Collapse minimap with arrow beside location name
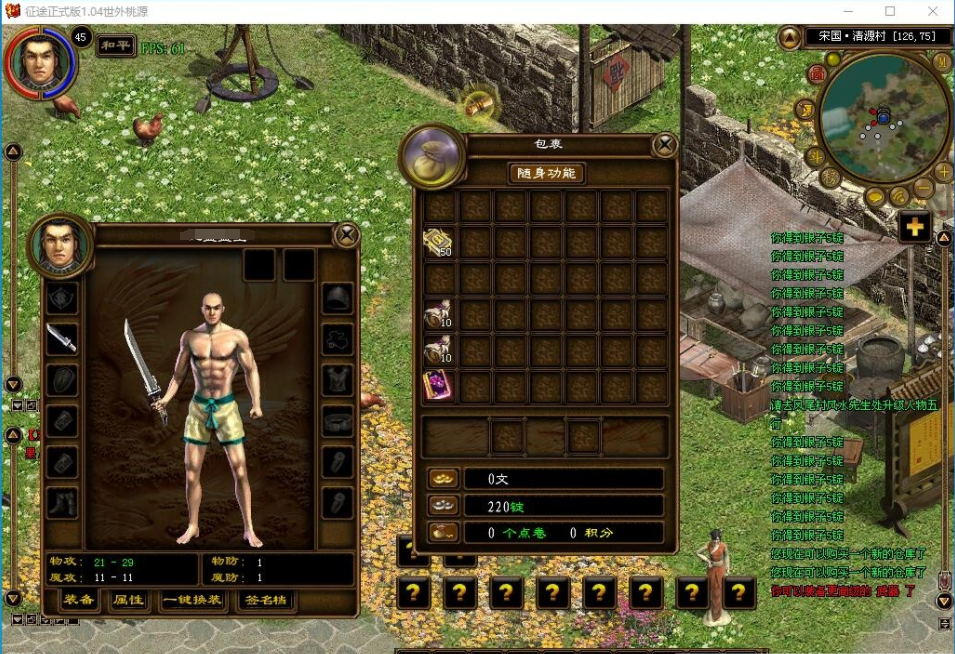The height and width of the screenshot is (654, 955). 790,37
